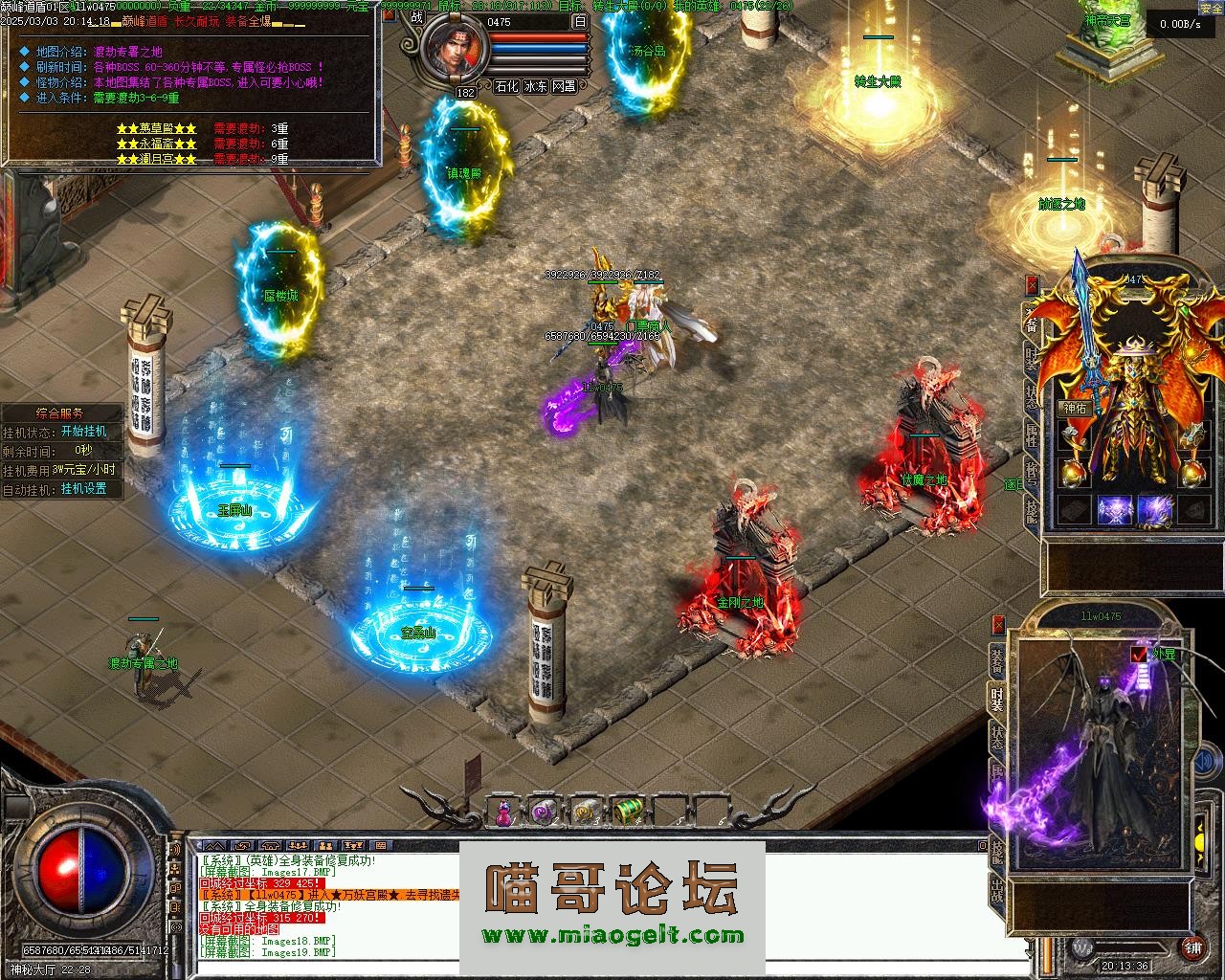Open the 铺 shop button
The height and width of the screenshot is (980, 1225).
(1192, 947)
